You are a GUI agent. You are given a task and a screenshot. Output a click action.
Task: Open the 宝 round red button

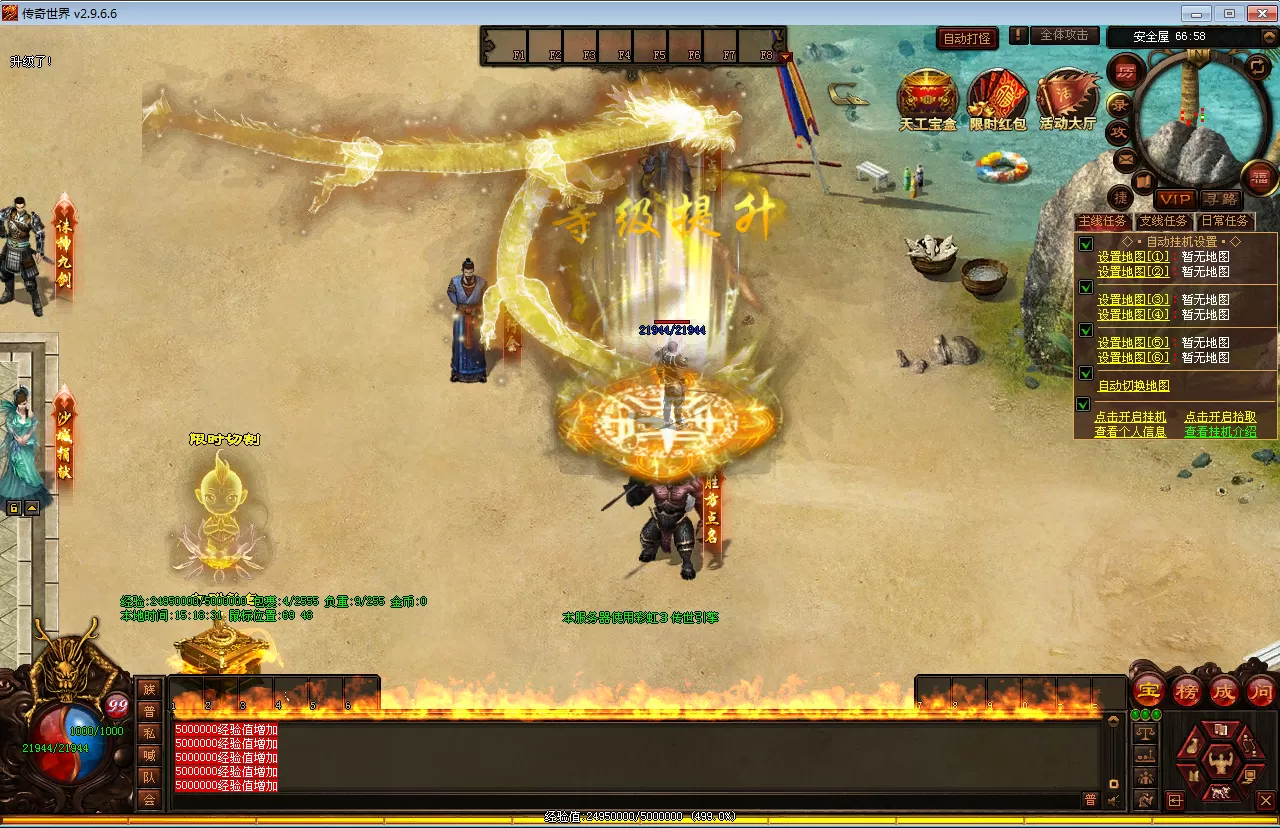pos(1149,690)
